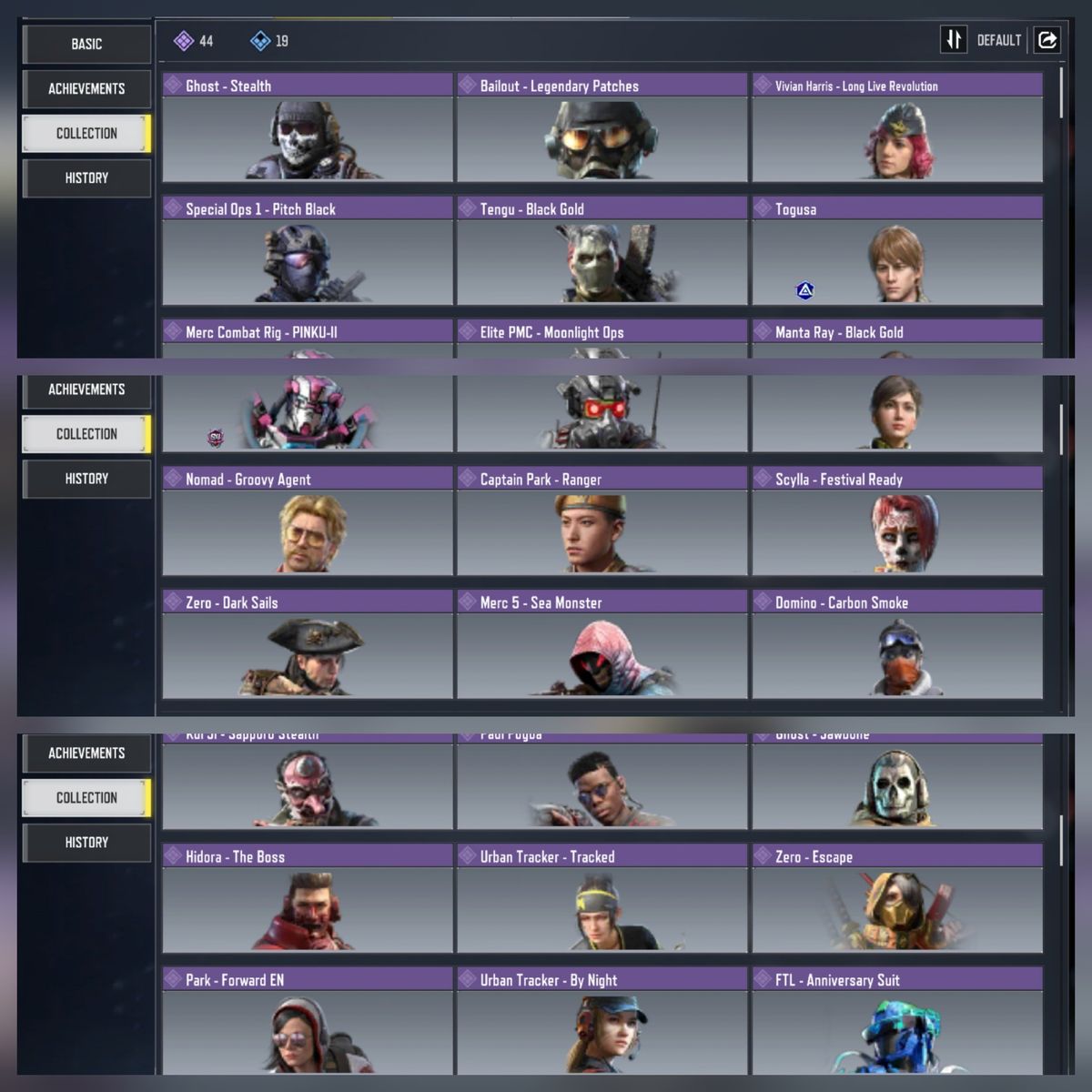Choose Scylla - Festival Ready skin
Screen dimensions: 1092x1092
point(897,521)
